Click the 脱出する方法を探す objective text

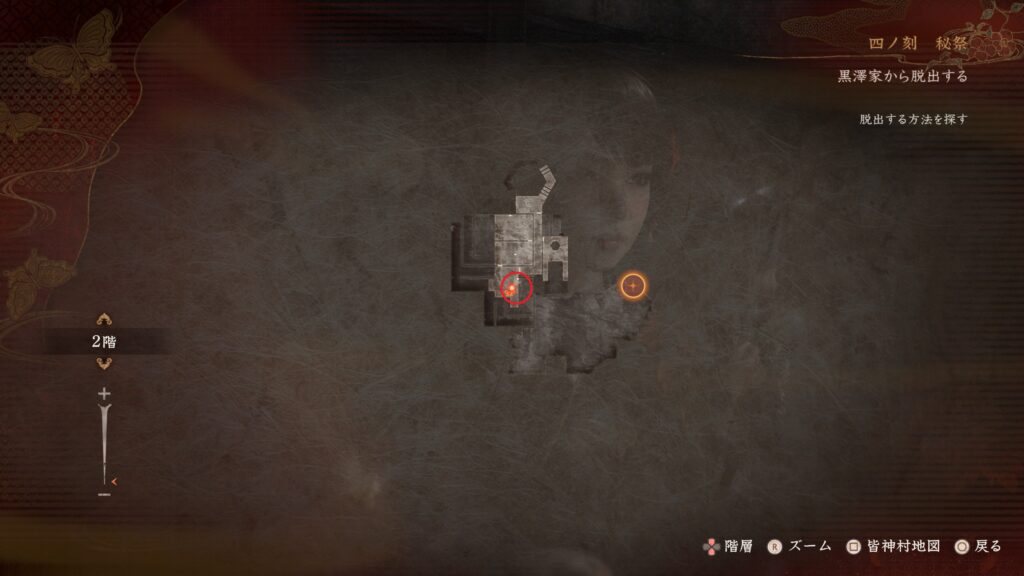(913, 119)
